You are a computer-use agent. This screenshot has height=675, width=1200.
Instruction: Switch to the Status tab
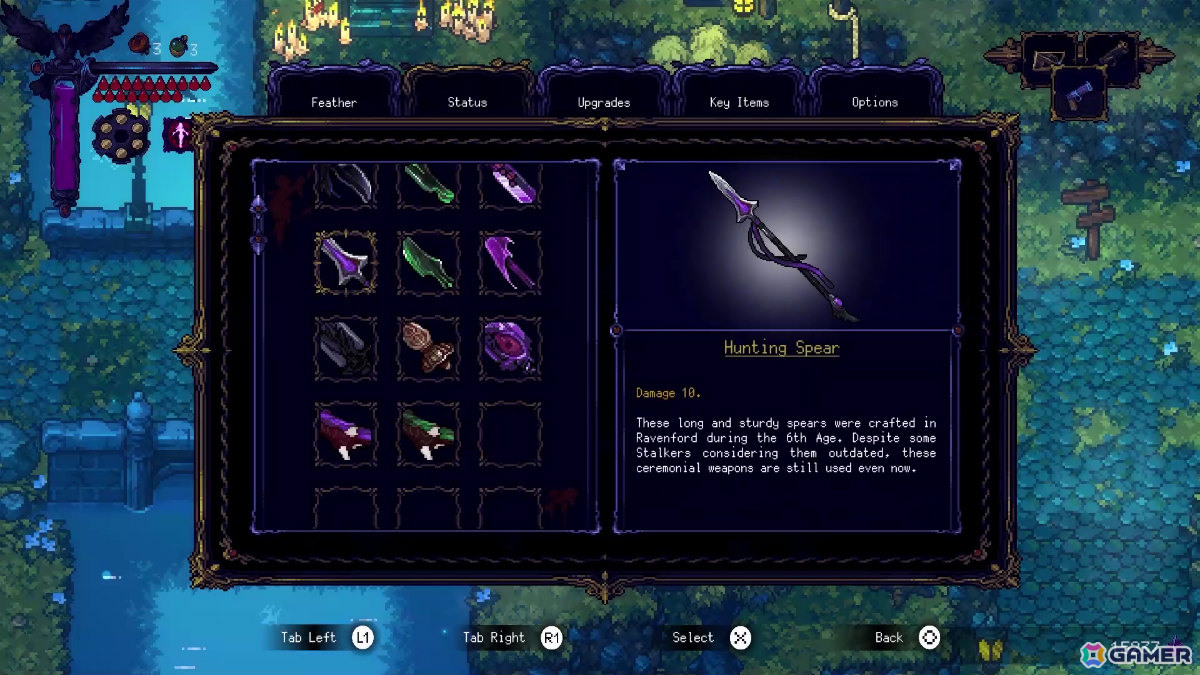click(x=467, y=102)
